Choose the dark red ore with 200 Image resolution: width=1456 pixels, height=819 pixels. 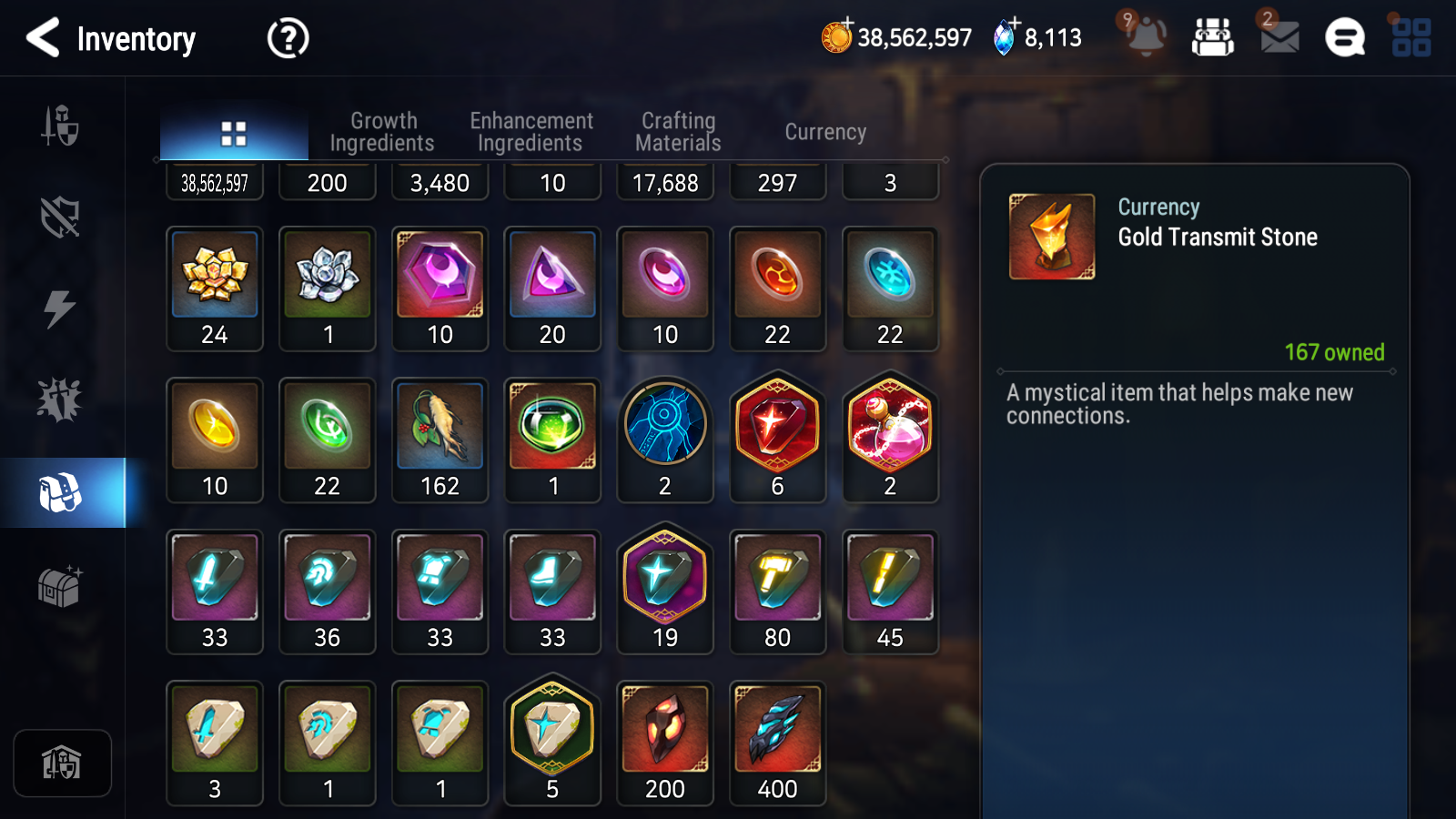pyautogui.click(x=665, y=743)
